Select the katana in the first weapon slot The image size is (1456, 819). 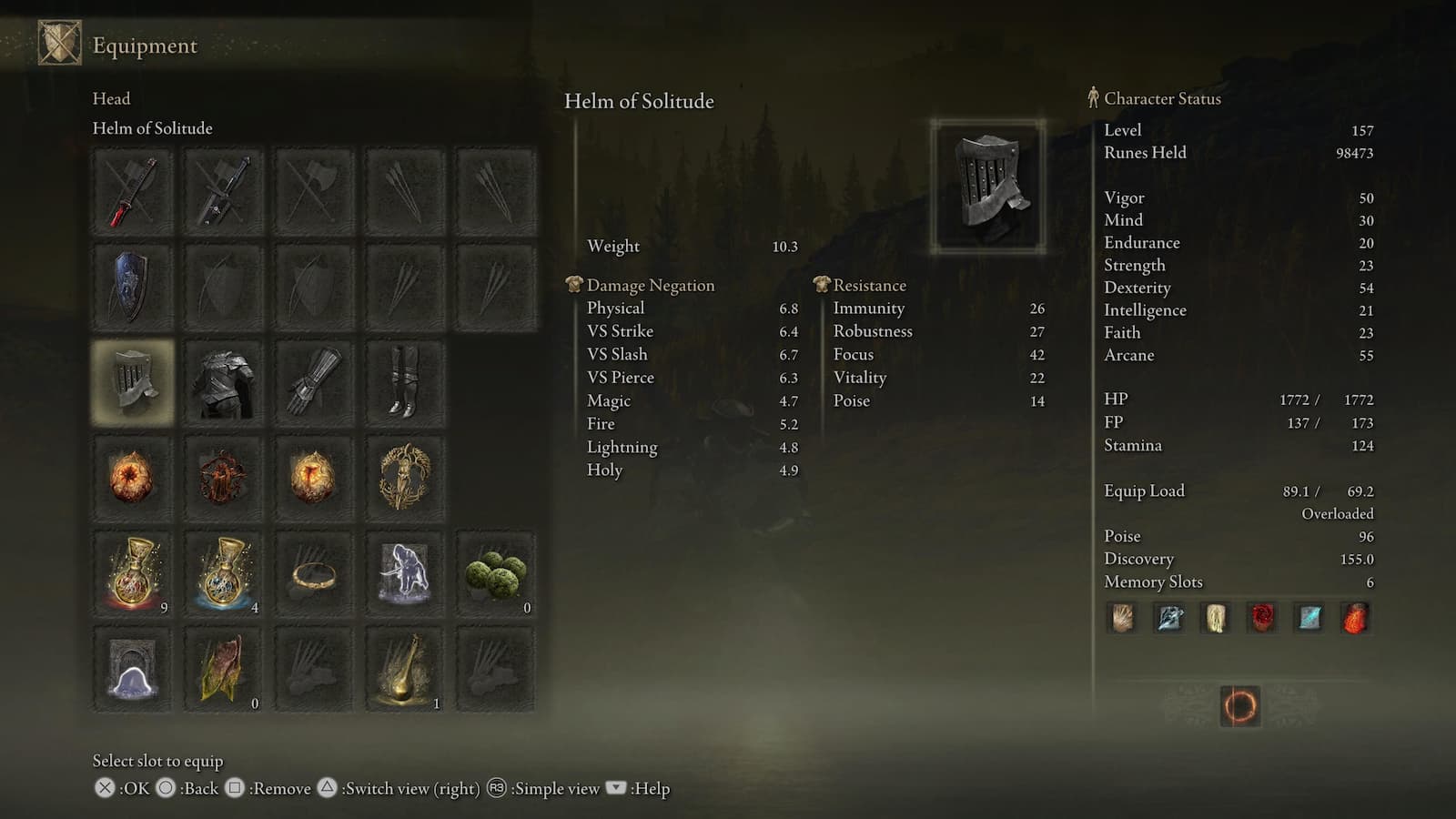click(132, 191)
